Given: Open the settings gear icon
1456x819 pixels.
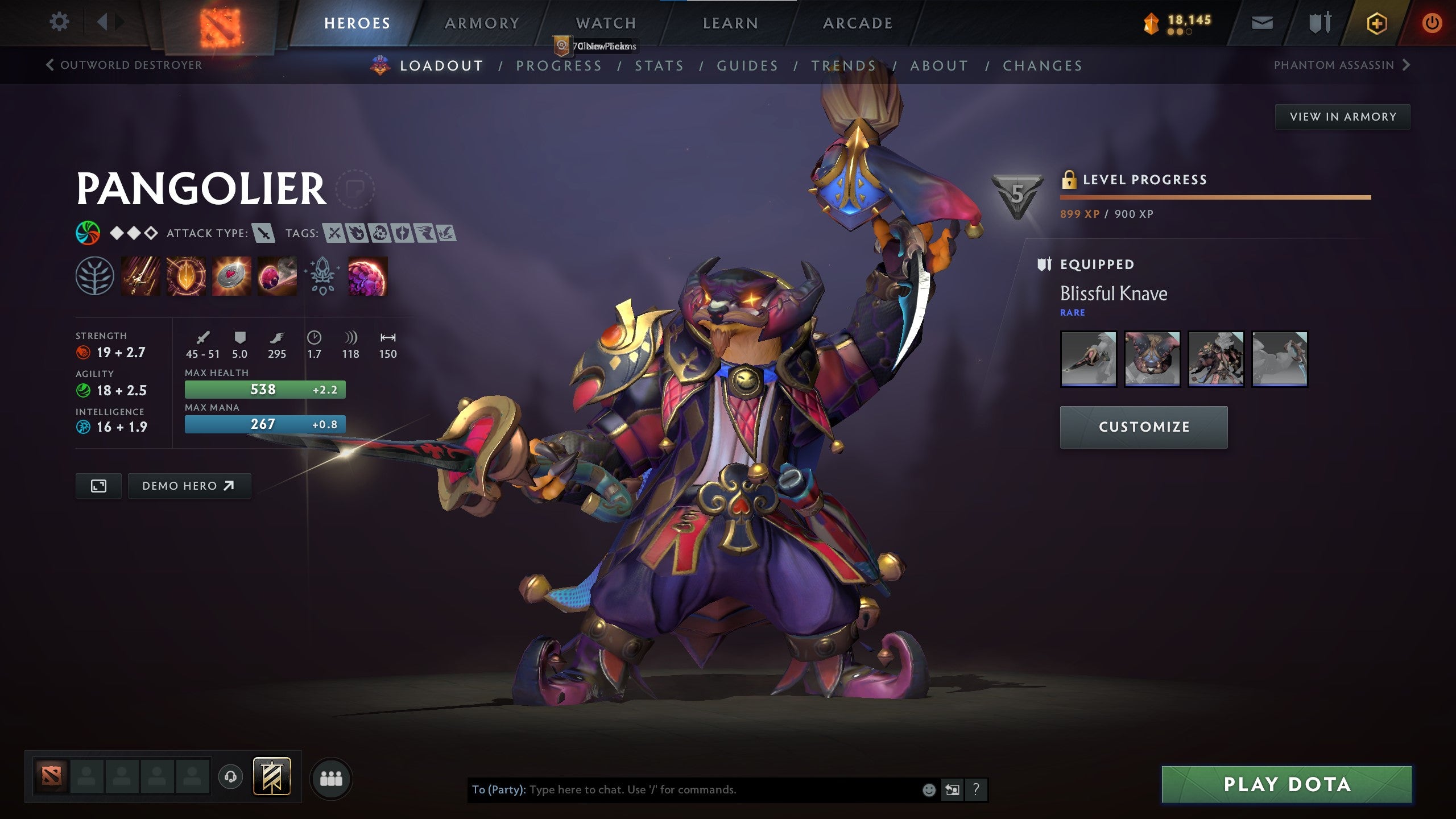Looking at the screenshot, I should point(59,22).
